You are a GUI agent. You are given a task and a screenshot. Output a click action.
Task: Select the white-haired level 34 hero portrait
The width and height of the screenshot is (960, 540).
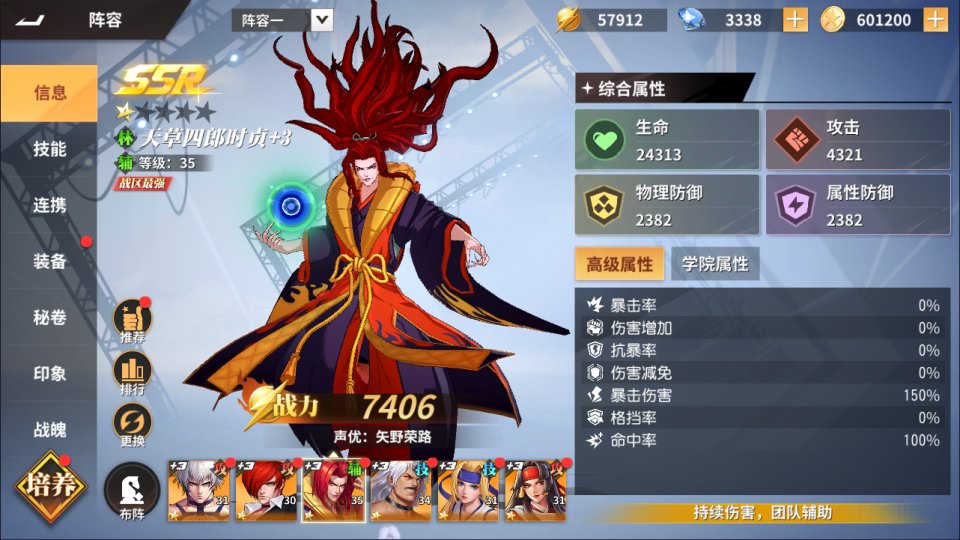[400, 491]
